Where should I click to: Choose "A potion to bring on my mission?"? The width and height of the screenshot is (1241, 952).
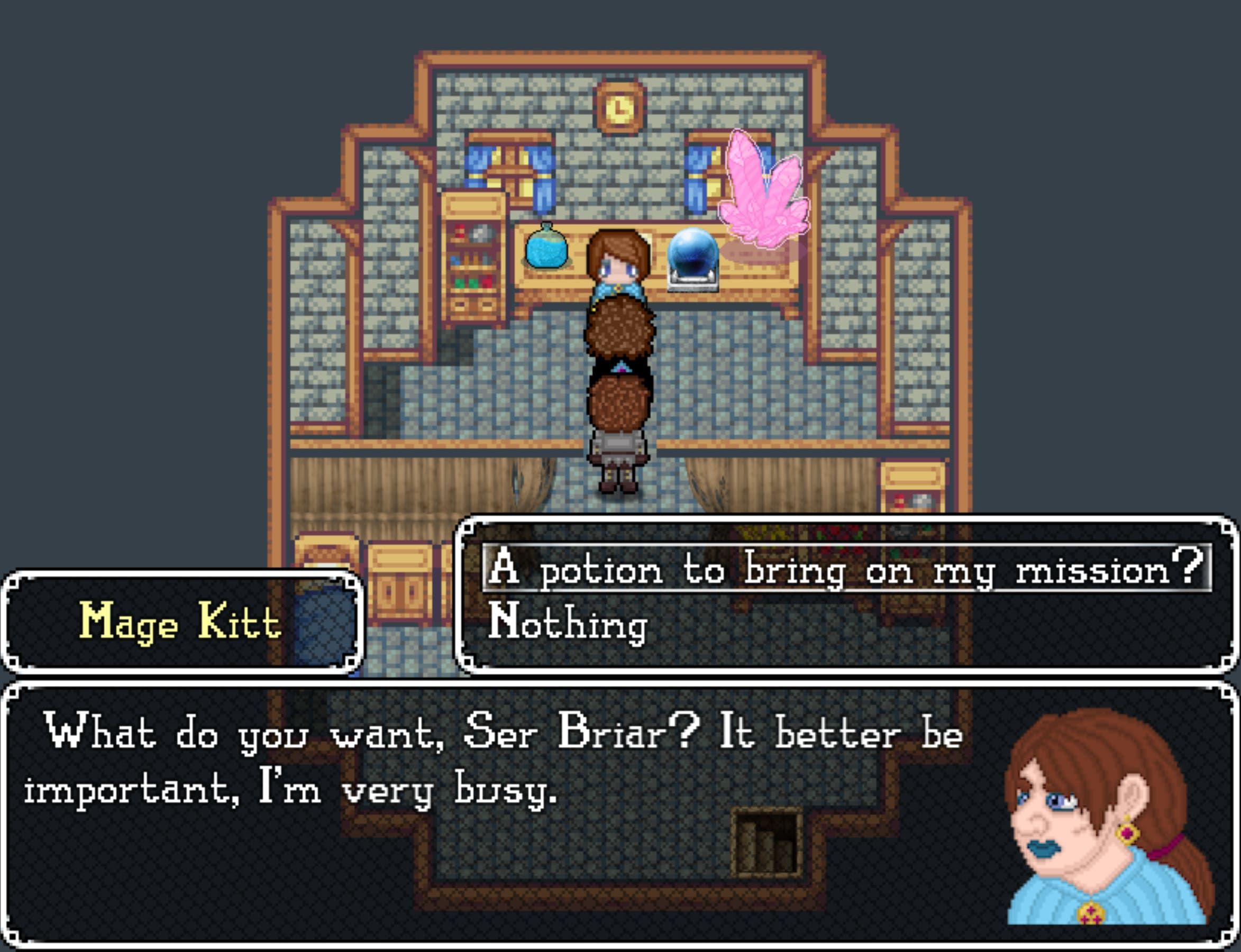tap(845, 569)
